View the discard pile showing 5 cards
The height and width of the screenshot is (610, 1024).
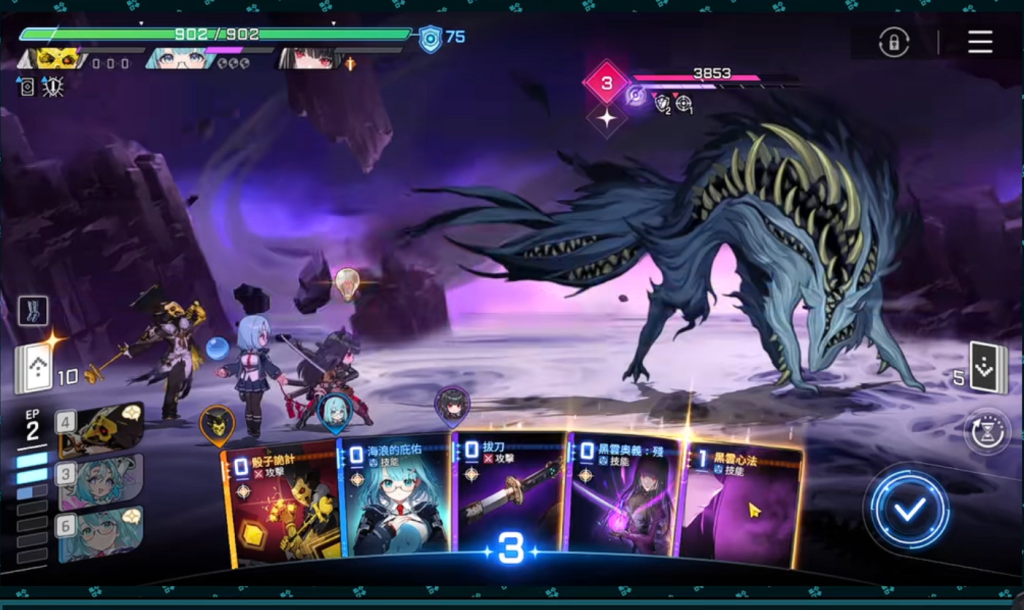click(x=985, y=367)
